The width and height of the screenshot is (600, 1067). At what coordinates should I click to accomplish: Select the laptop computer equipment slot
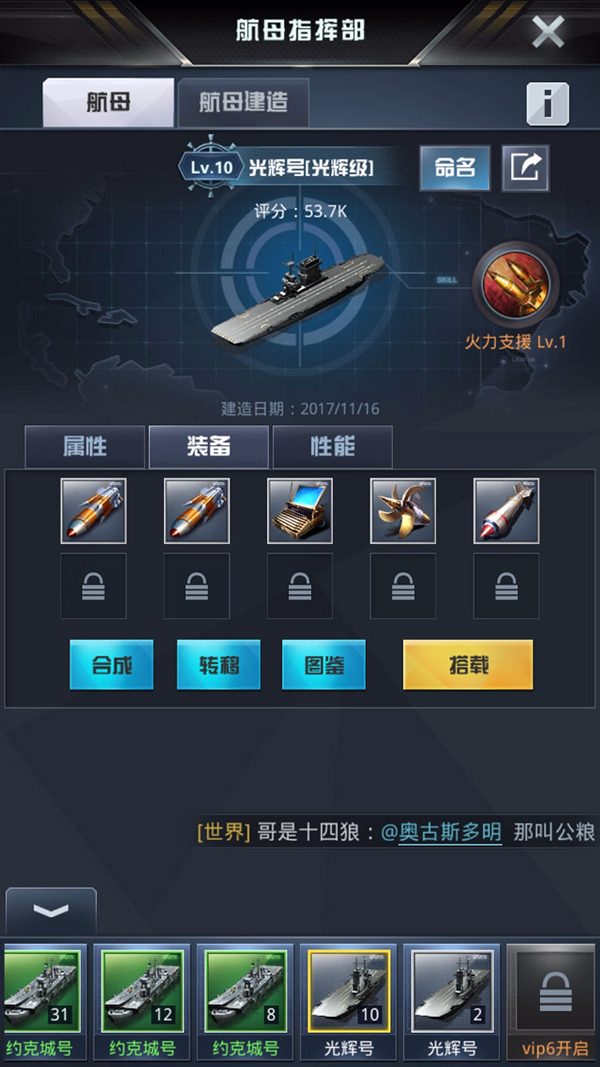coord(300,511)
